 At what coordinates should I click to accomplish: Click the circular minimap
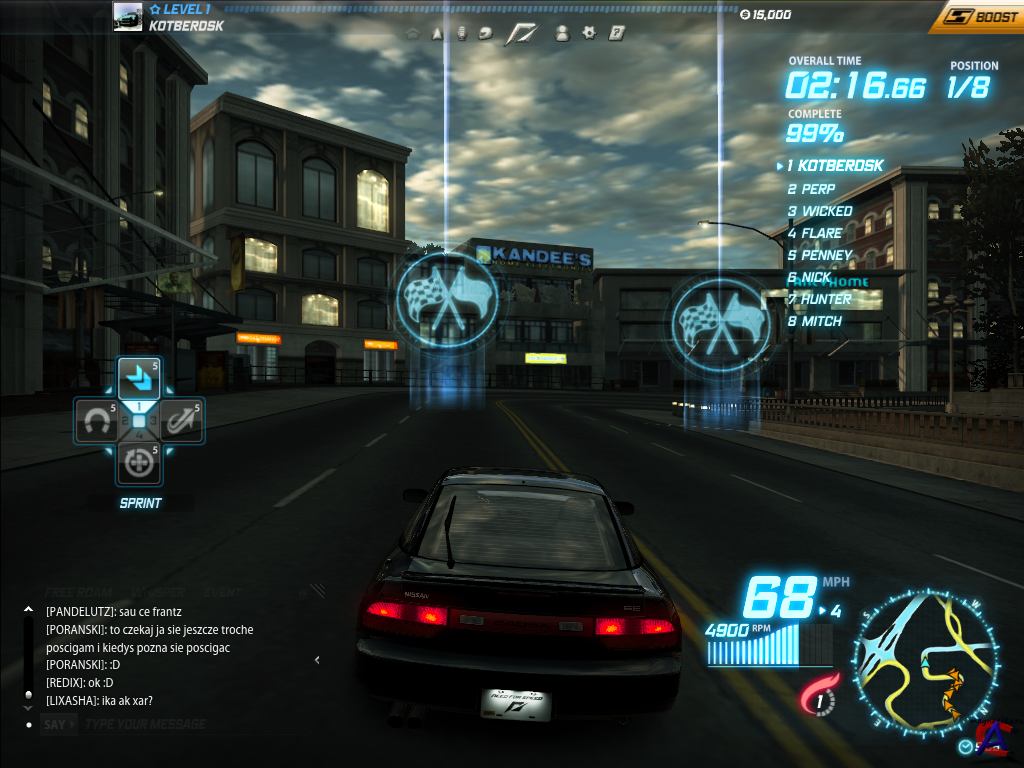(925, 661)
